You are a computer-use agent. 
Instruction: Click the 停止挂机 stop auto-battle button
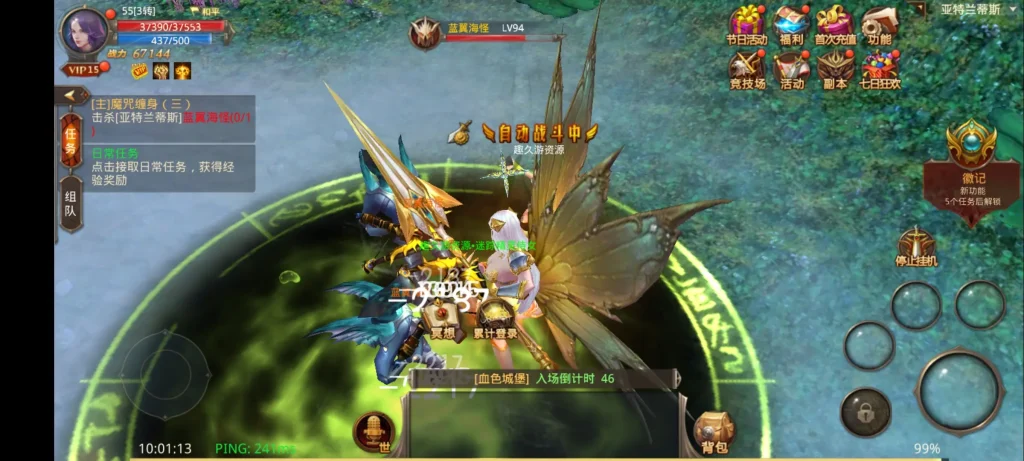pos(916,246)
